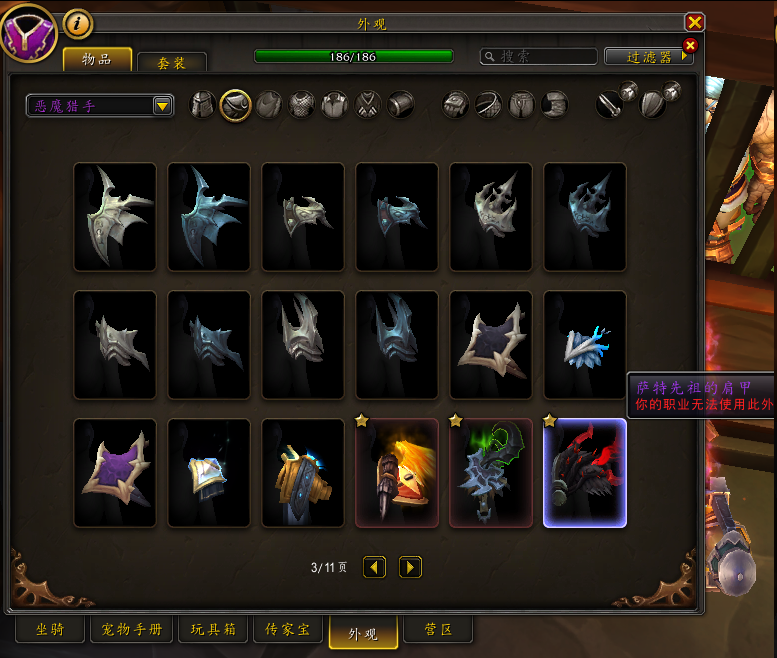Image resolution: width=777 pixels, height=658 pixels.
Task: Open the 坐骑 mounts tab
Action: pyautogui.click(x=50, y=630)
